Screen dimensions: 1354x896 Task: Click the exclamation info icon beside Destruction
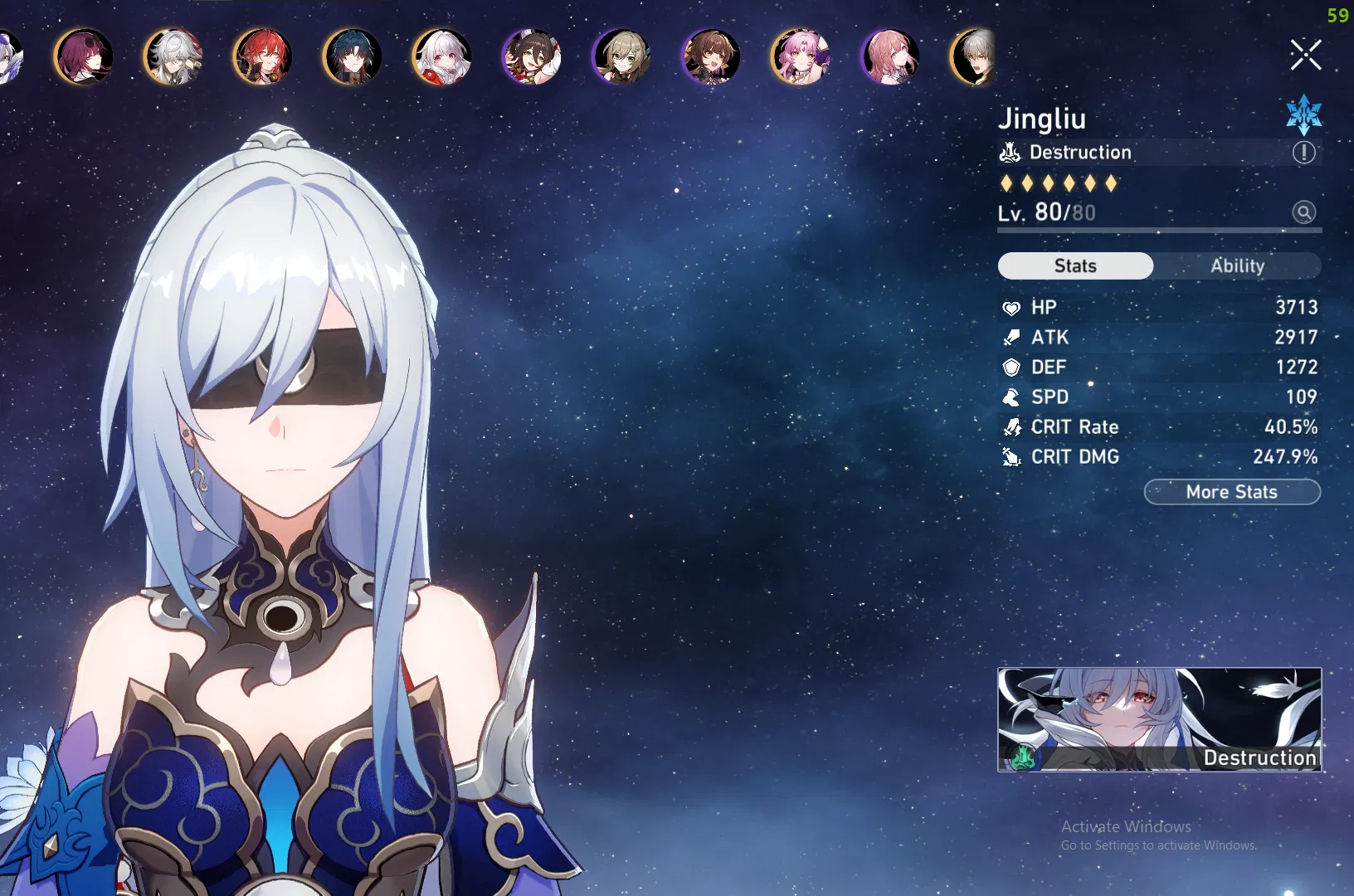pos(1303,153)
